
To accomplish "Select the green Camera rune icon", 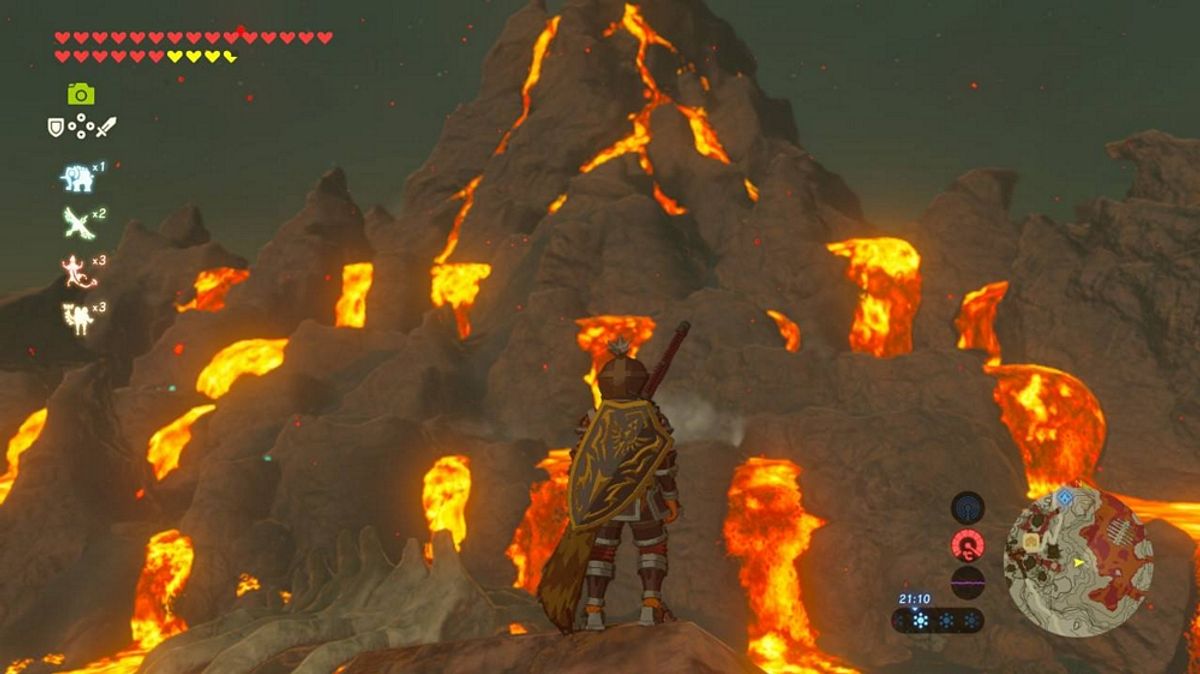I will (81, 94).
